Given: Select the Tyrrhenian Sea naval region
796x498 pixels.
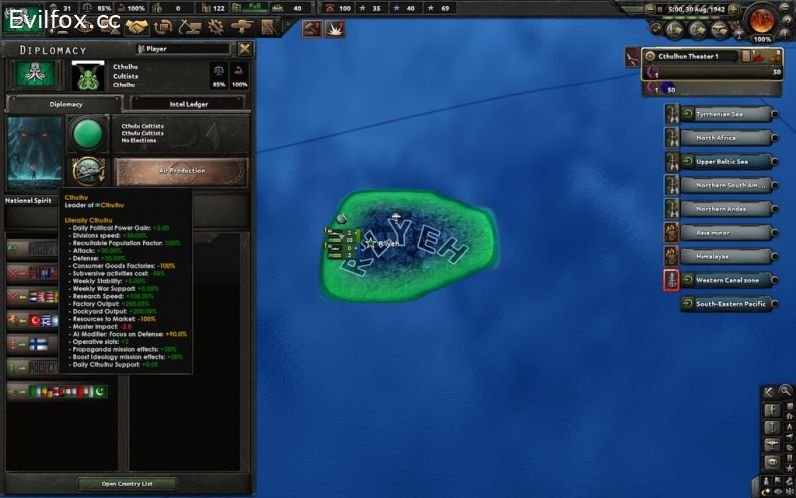Looking at the screenshot, I should (x=729, y=114).
